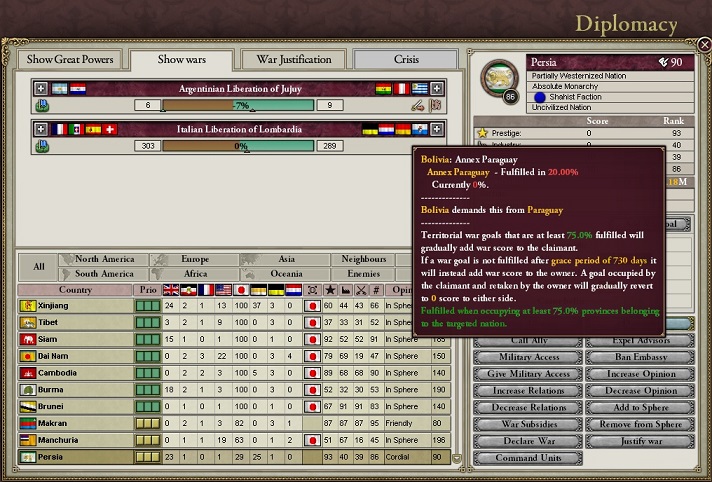Screen dimensions: 712x482
Task: Show all countries with the All filter
Action: (38, 266)
